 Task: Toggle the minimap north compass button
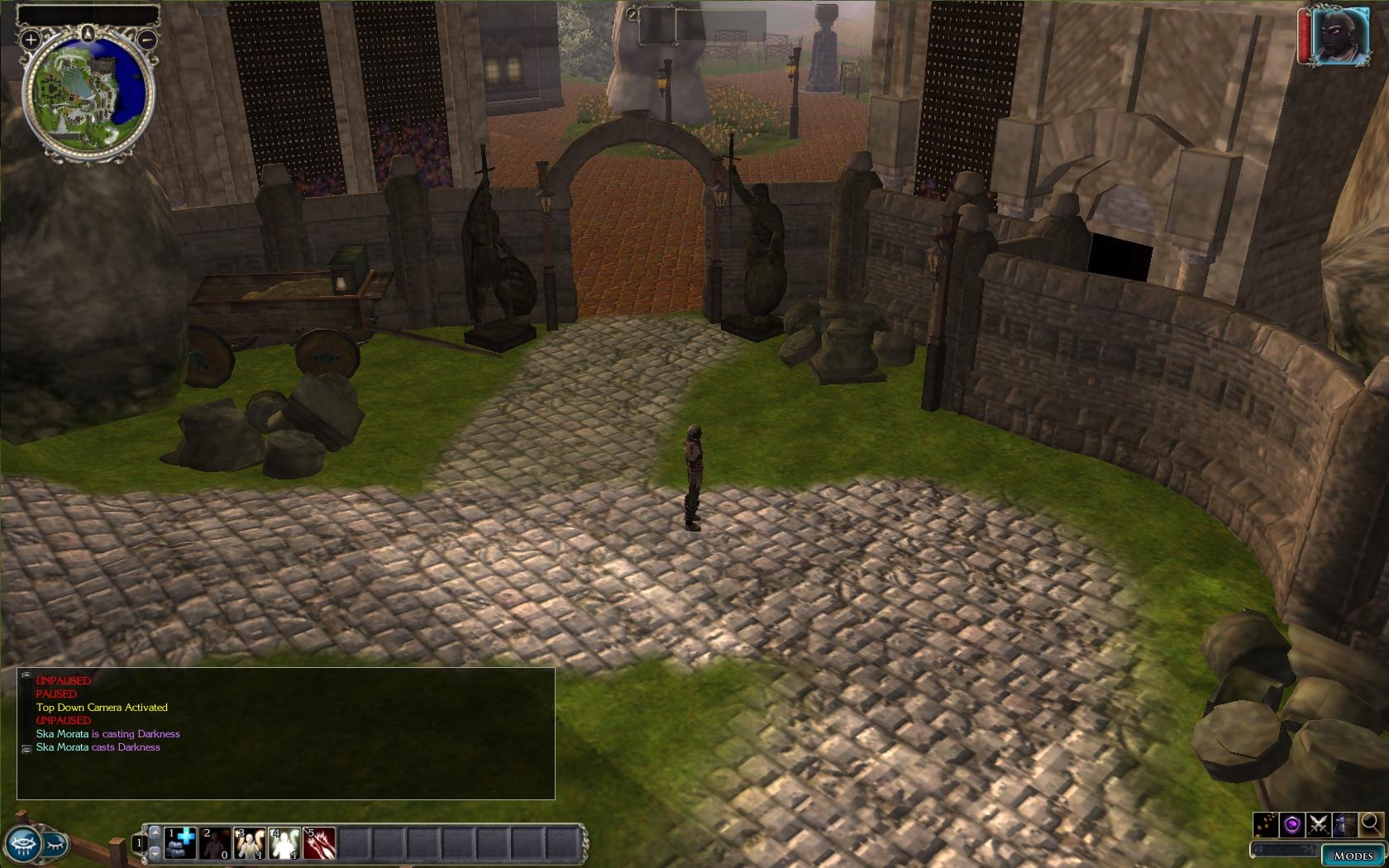coord(88,32)
